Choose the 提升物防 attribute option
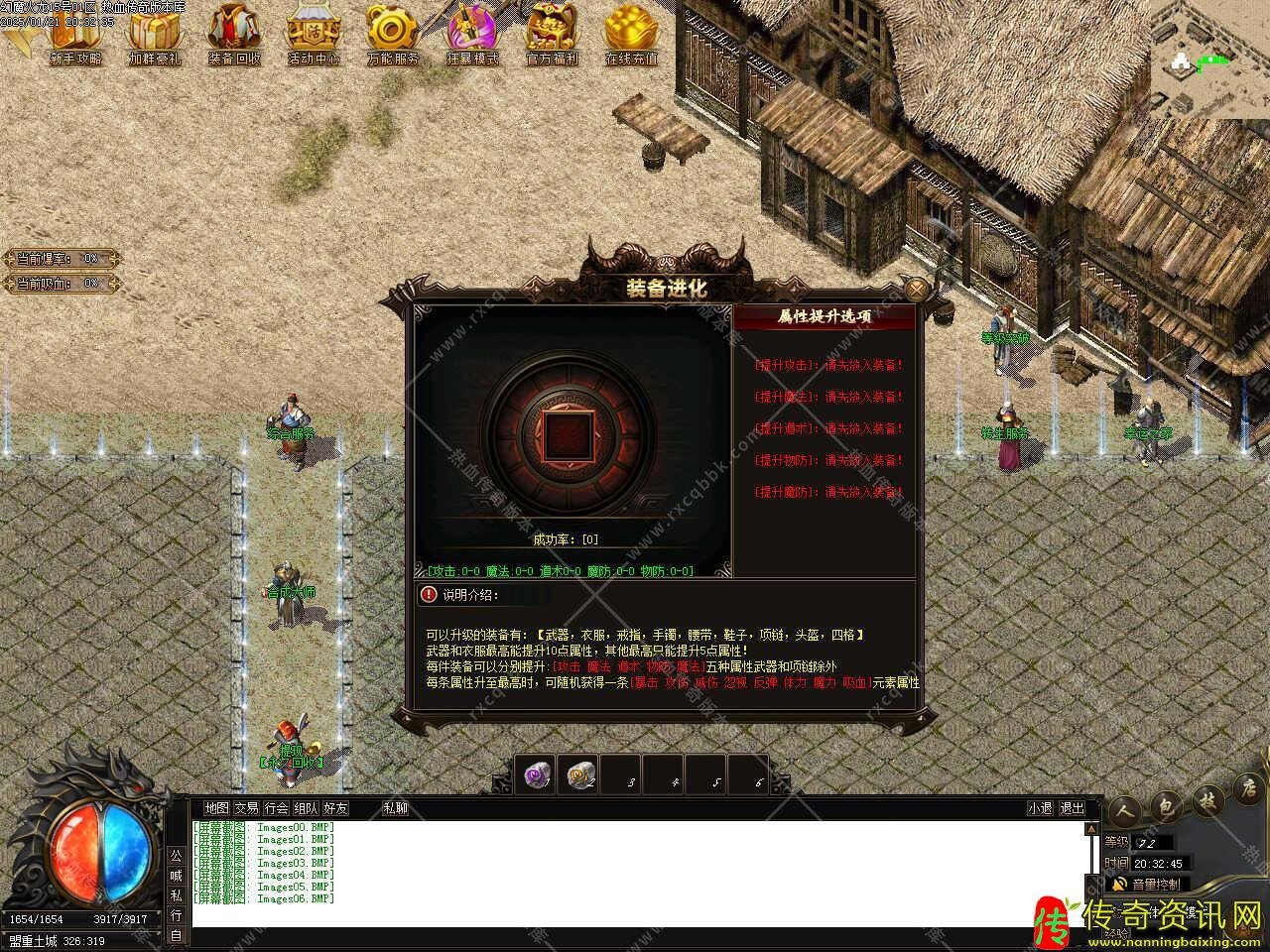The width and height of the screenshot is (1270, 952). 828,460
